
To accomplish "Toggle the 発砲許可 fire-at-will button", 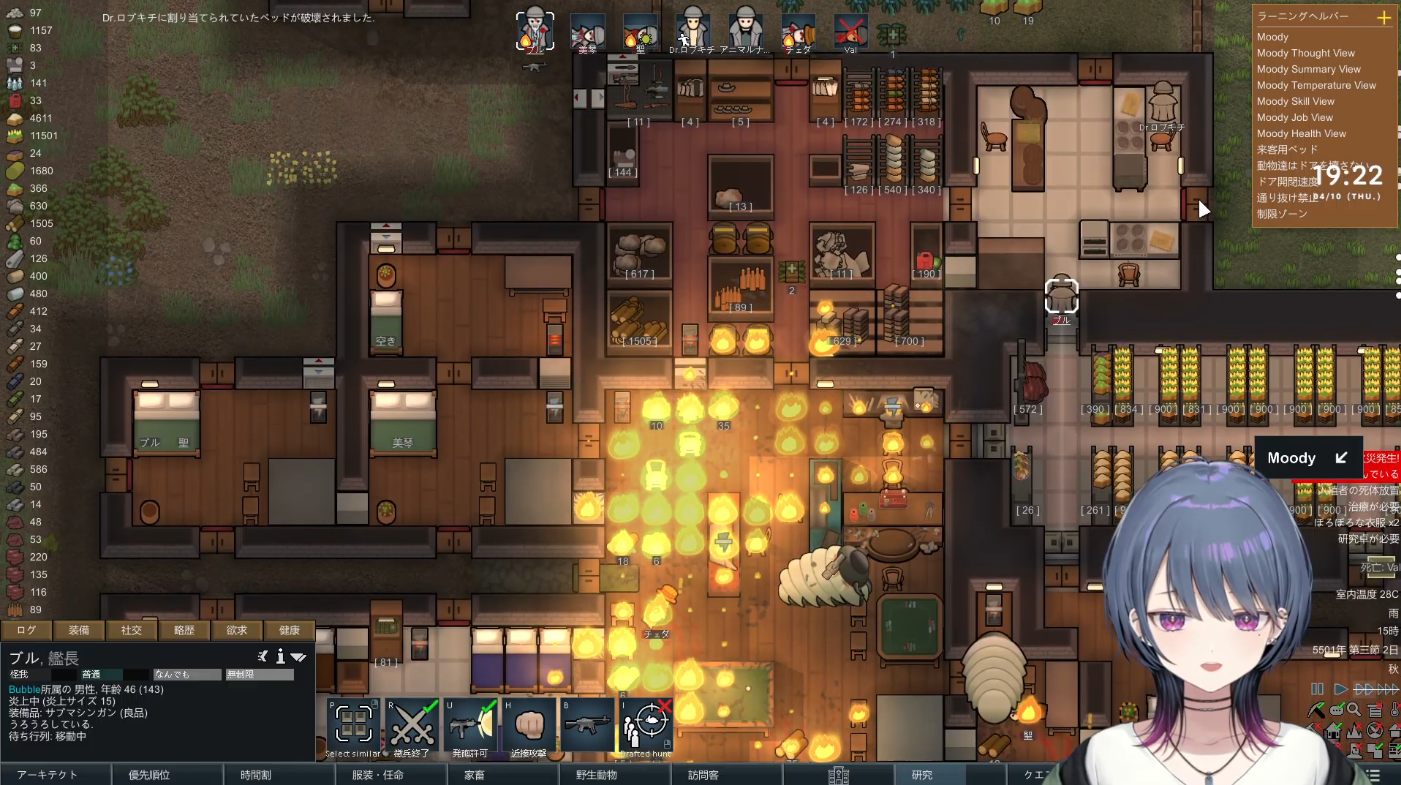I will point(470,724).
